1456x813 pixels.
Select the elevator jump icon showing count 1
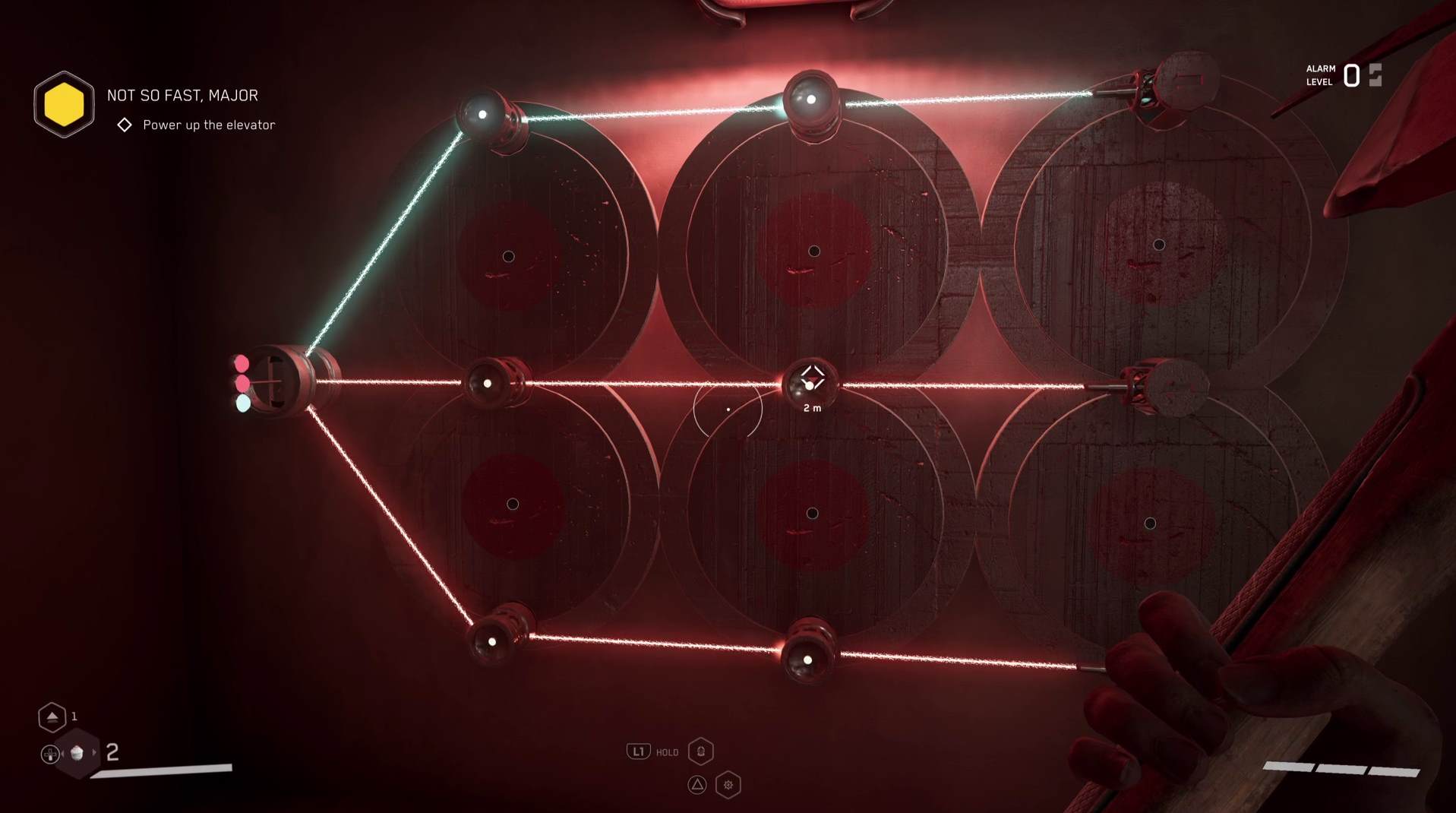[x=52, y=717]
